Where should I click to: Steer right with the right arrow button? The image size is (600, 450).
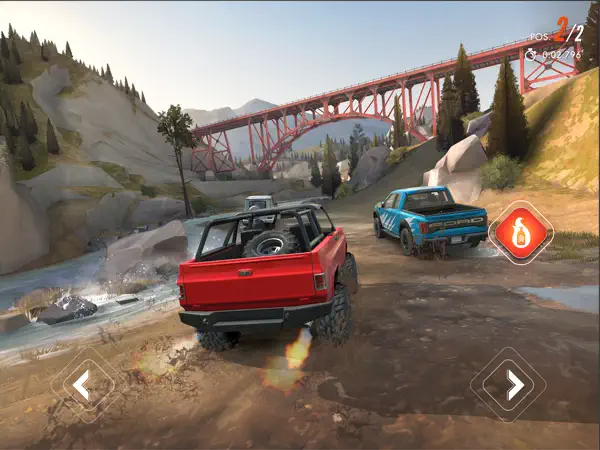(514, 384)
